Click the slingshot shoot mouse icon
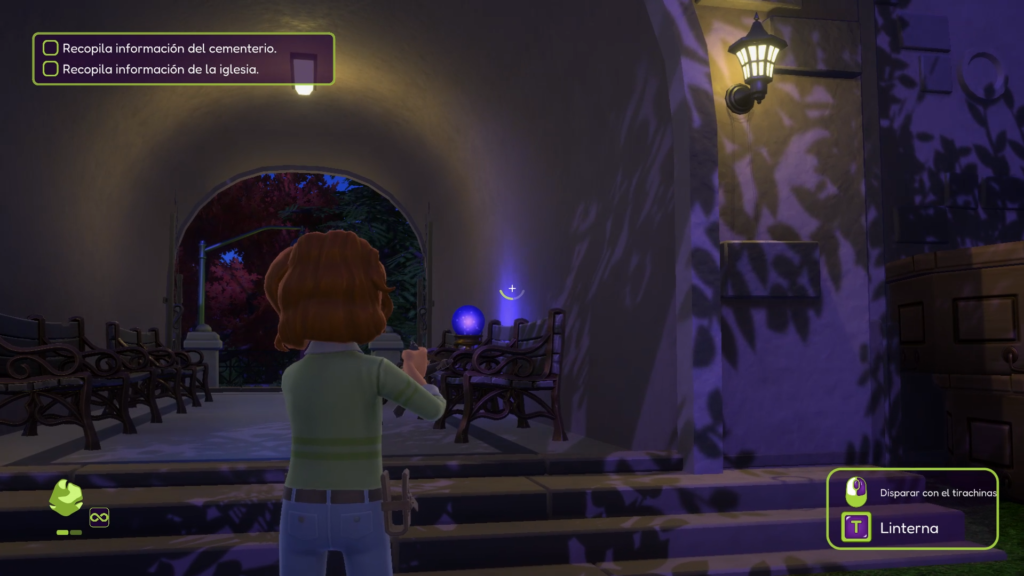The image size is (1024, 576). click(x=856, y=491)
